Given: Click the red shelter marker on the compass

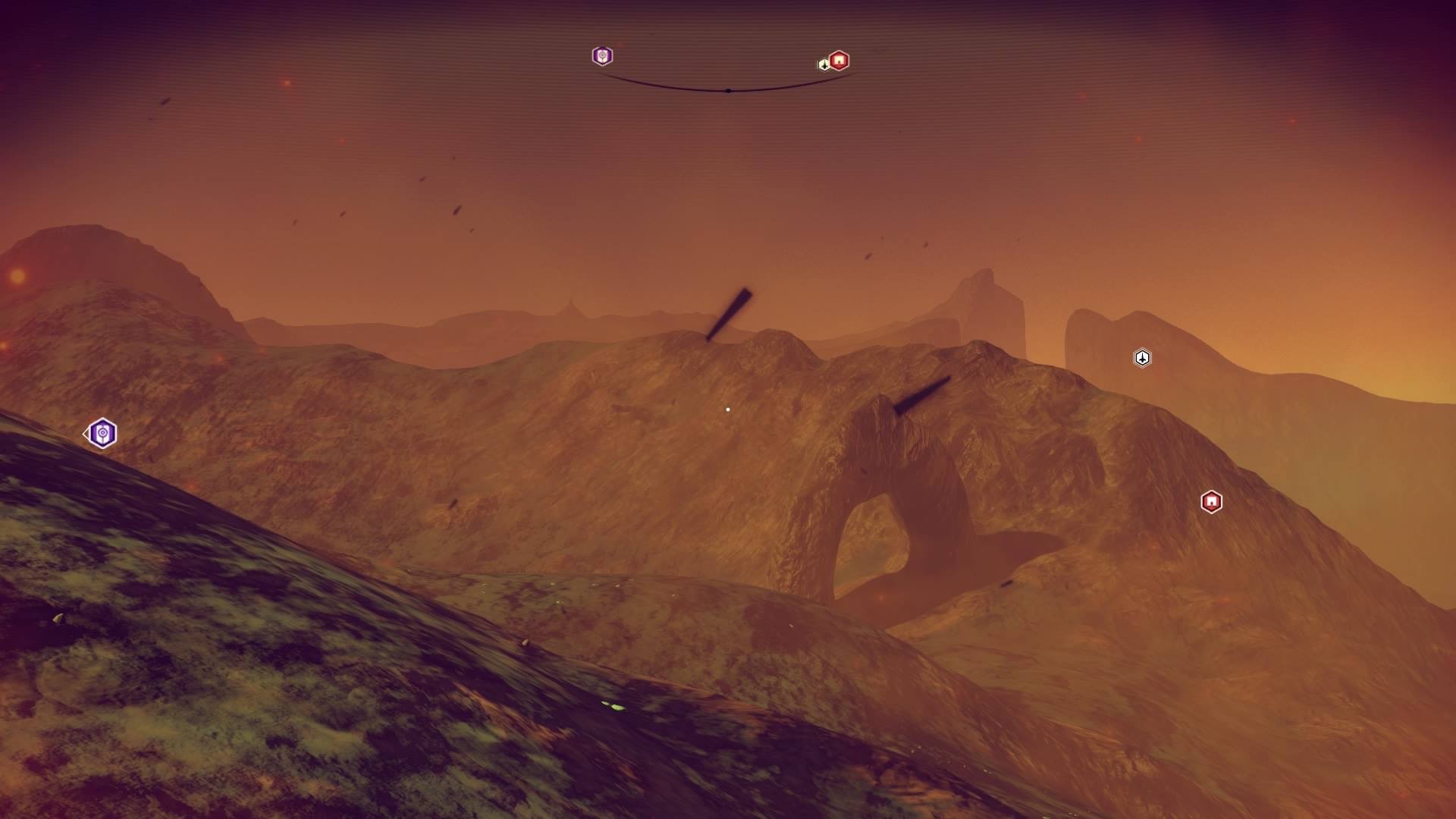Looking at the screenshot, I should click(839, 60).
